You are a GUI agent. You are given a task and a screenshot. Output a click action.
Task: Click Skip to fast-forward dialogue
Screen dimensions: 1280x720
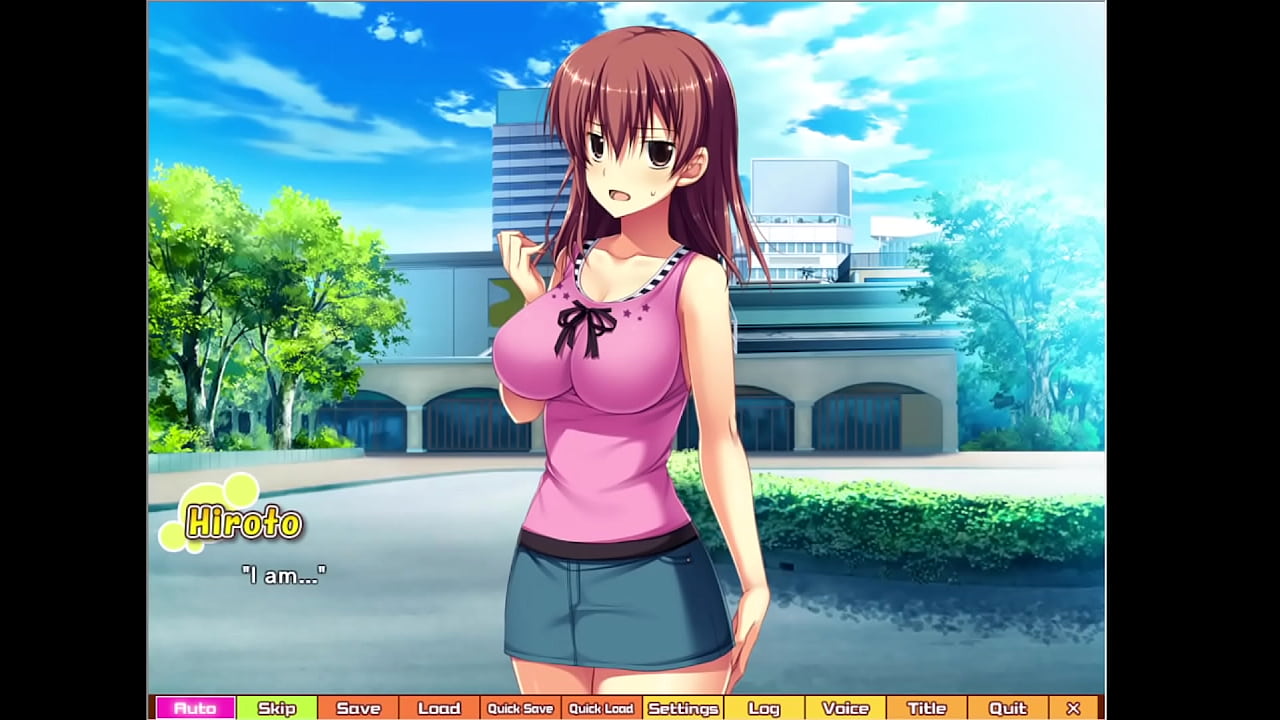point(277,708)
